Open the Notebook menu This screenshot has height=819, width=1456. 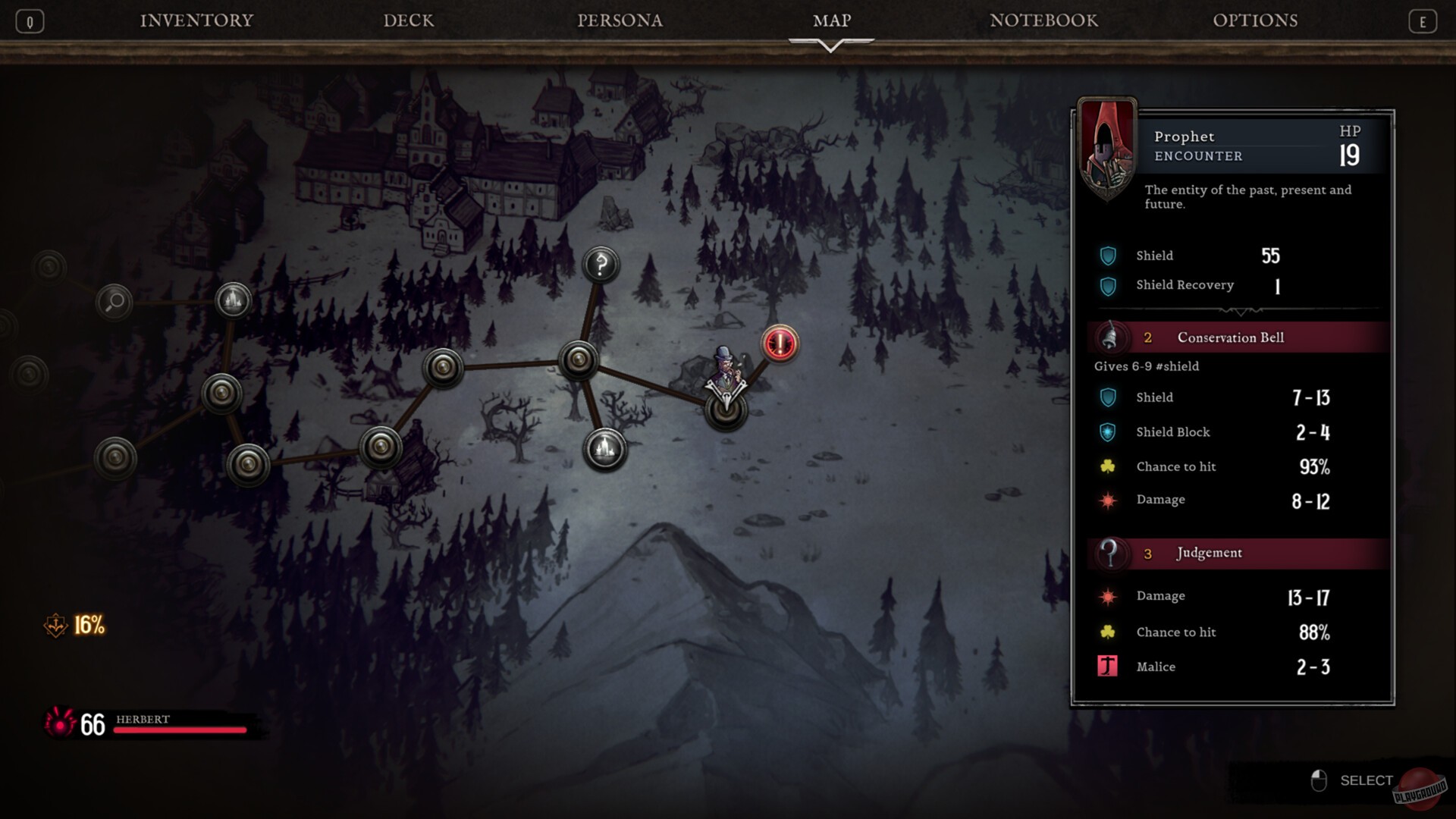[1043, 20]
